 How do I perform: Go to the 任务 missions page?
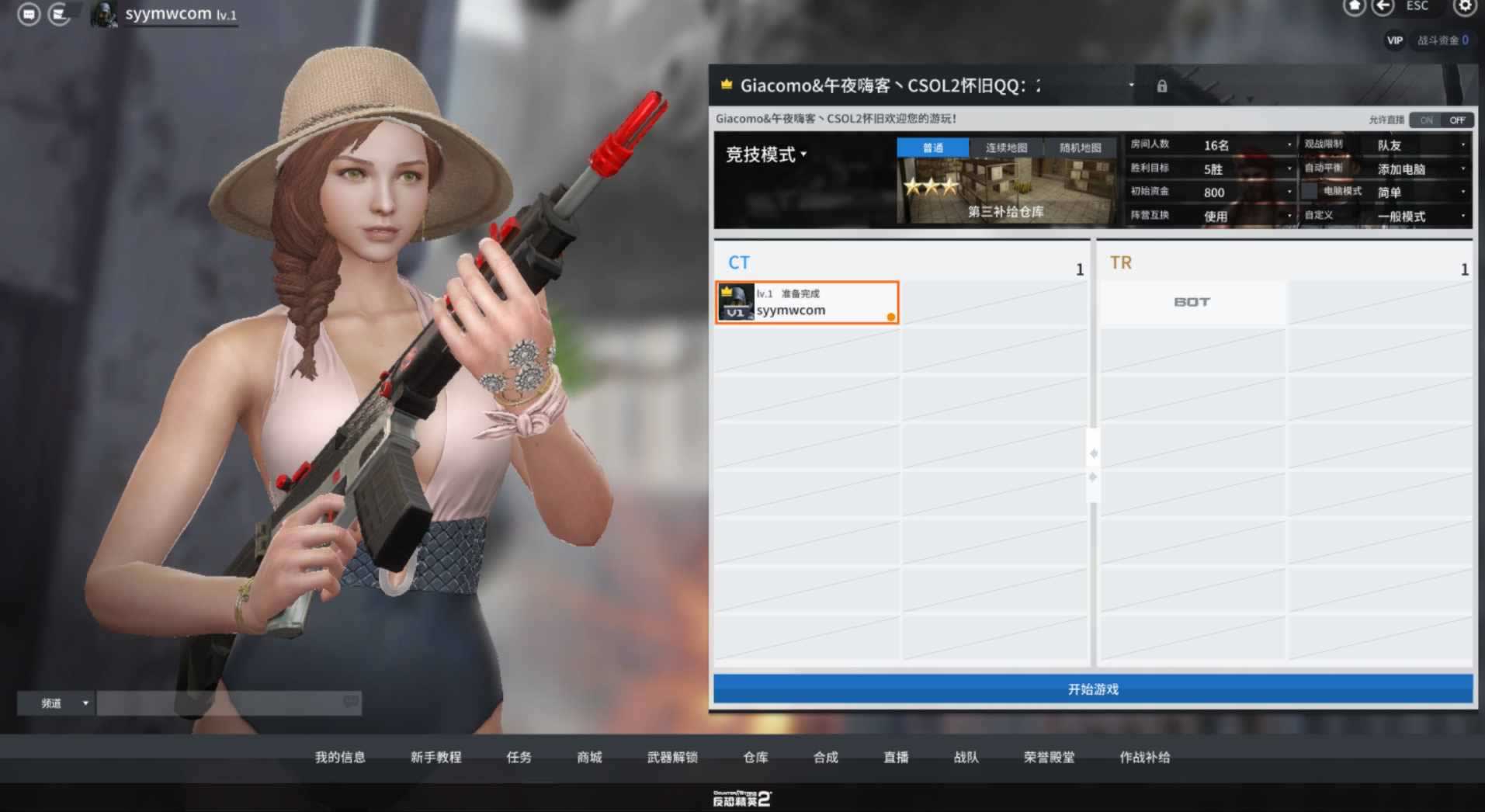tap(519, 757)
